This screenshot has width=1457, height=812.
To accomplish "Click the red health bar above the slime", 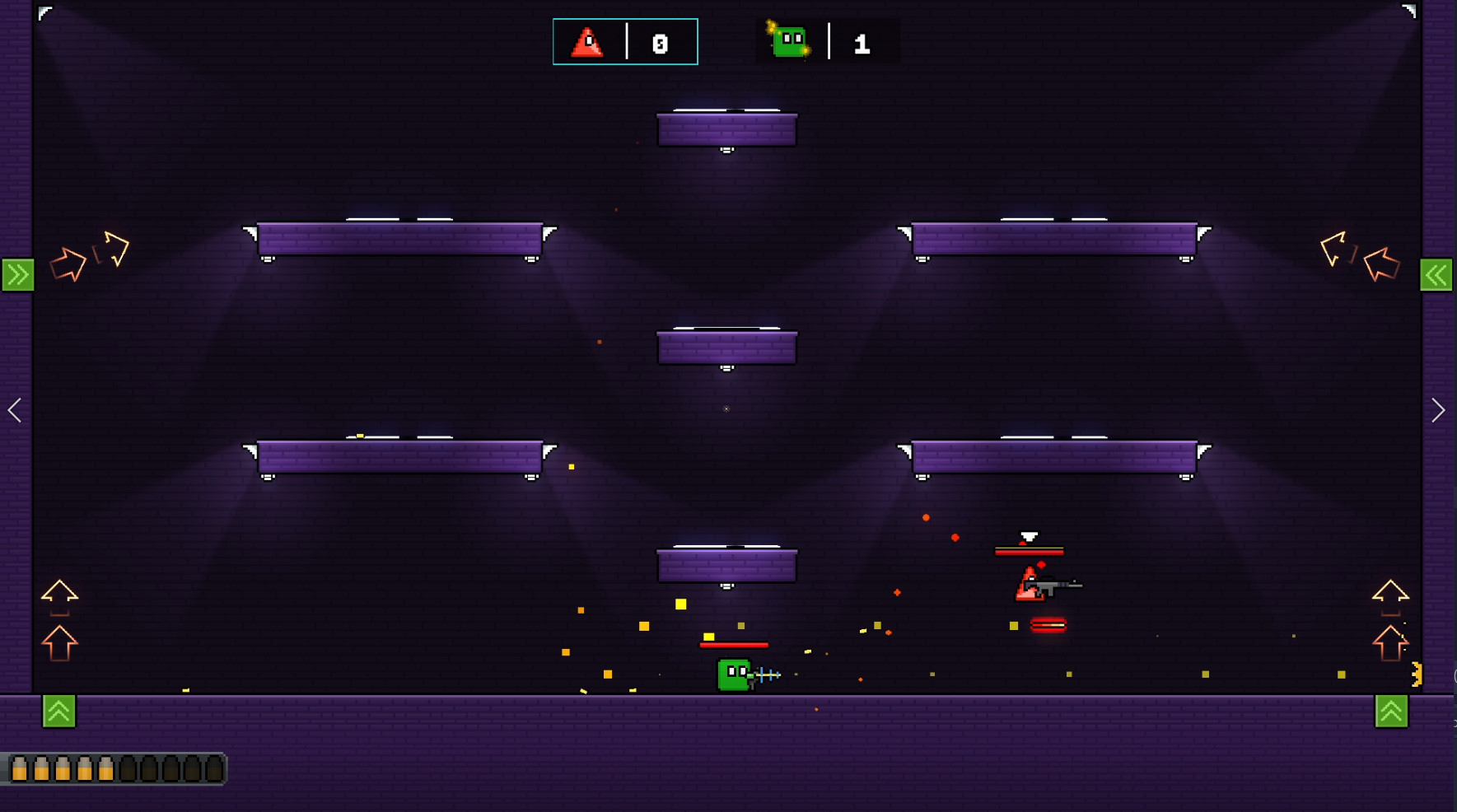I will click(733, 646).
